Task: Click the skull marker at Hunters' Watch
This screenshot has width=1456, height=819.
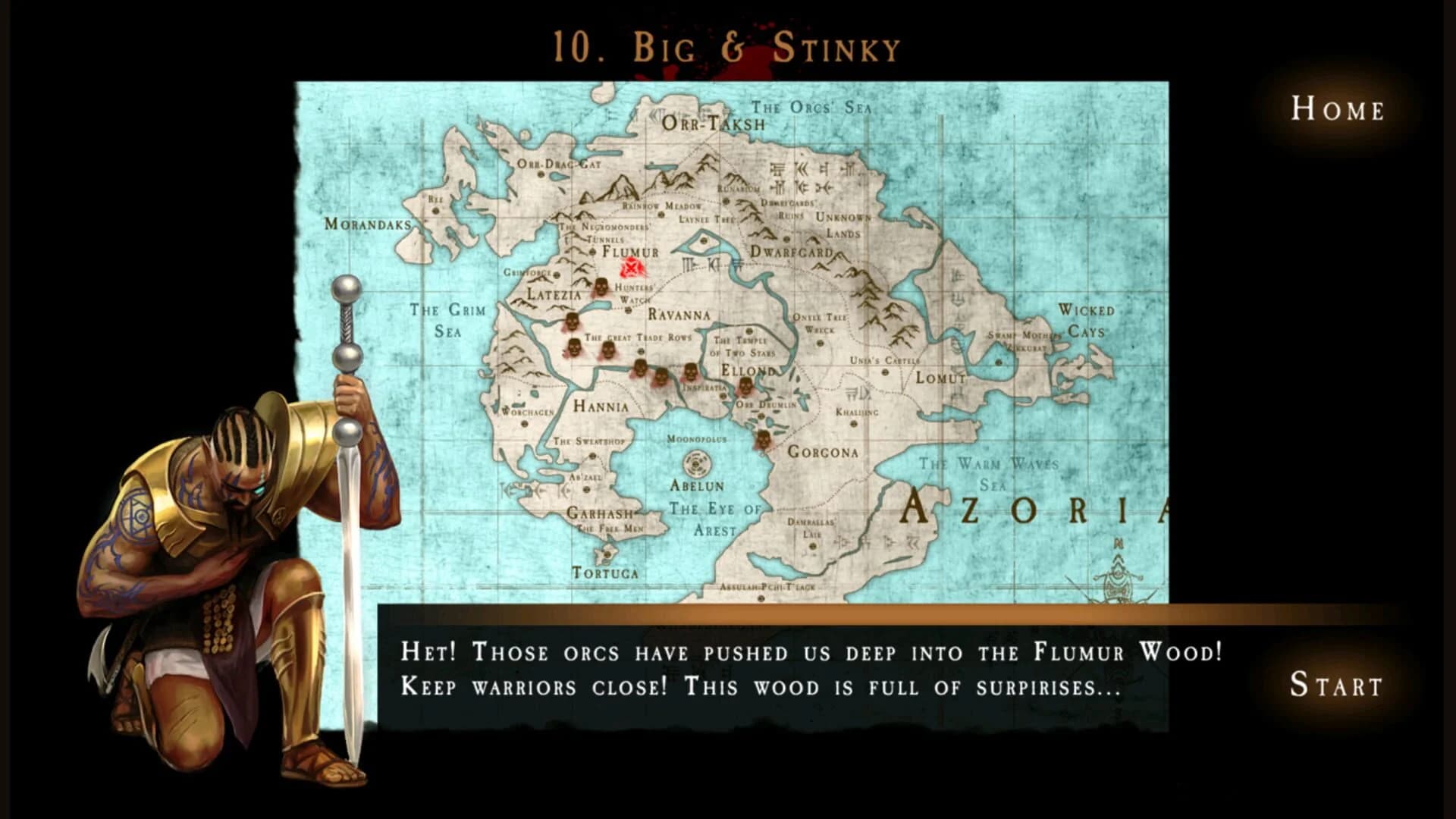Action: 602,287
